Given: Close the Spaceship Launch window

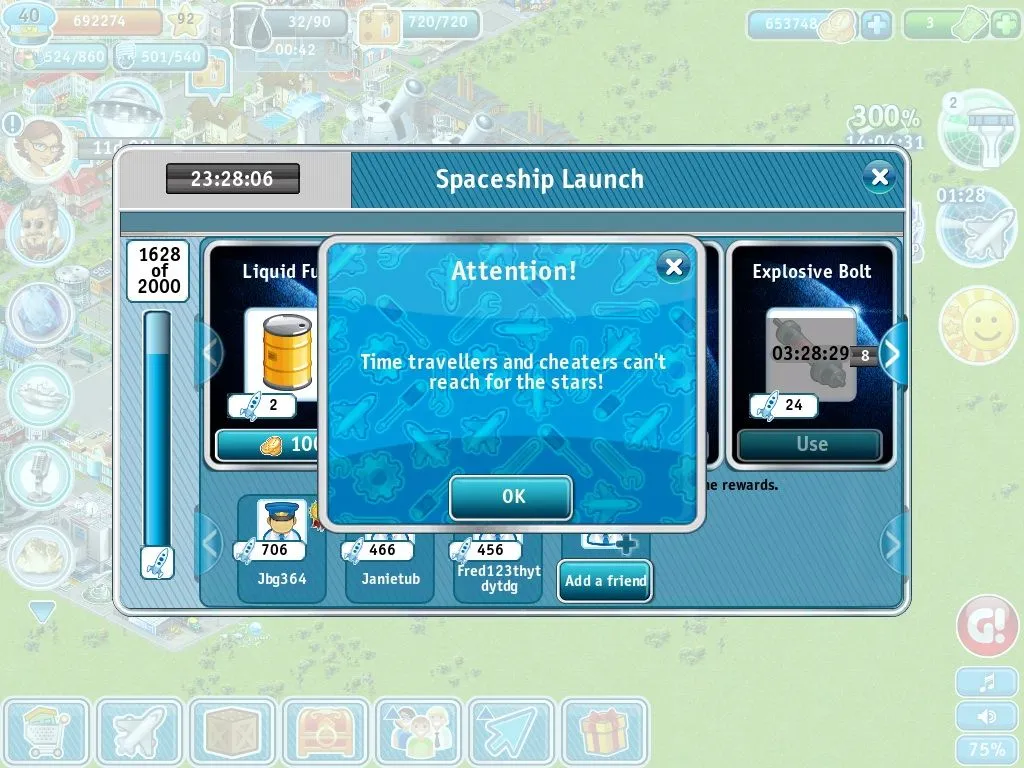Looking at the screenshot, I should click(x=879, y=178).
